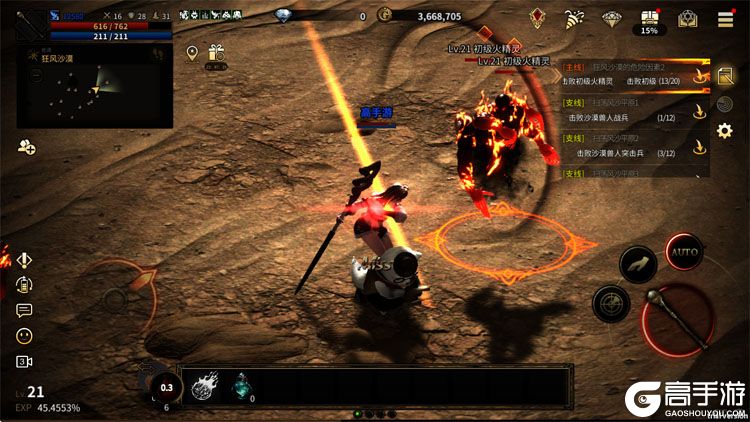Open the party popper events icon

574,19
